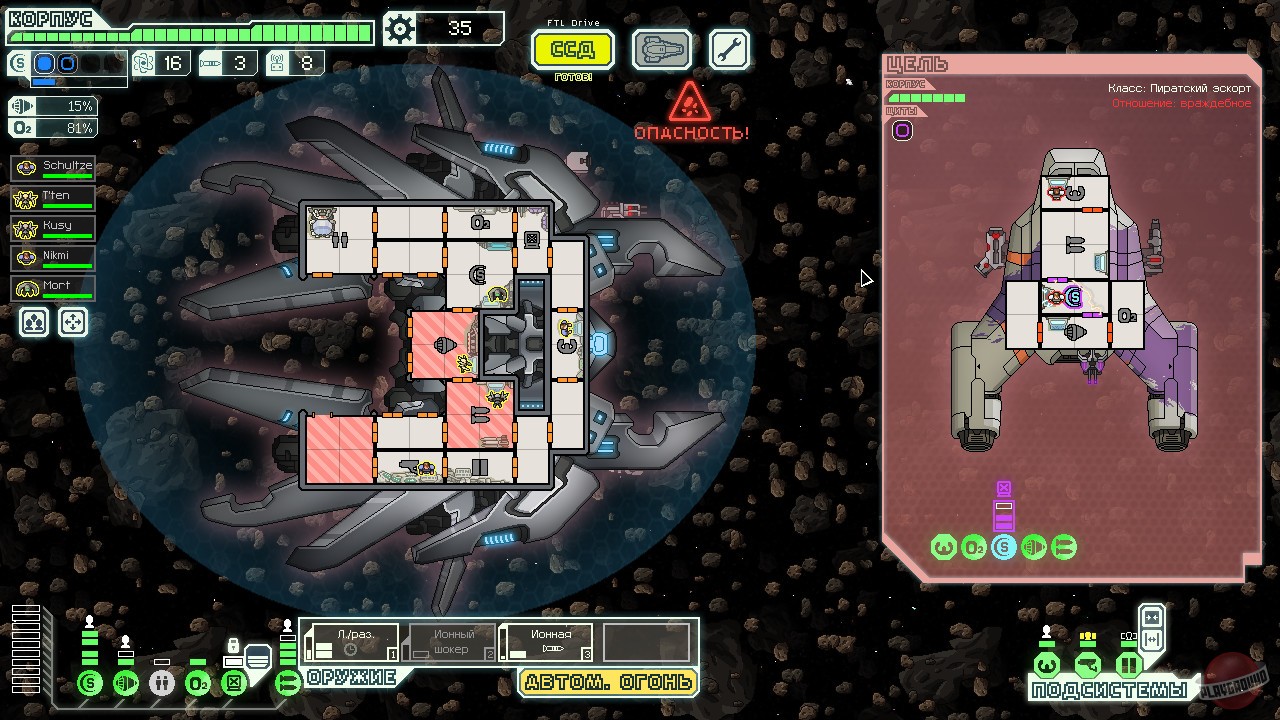Target the enemy ship's Shields icon

[x=1003, y=547]
